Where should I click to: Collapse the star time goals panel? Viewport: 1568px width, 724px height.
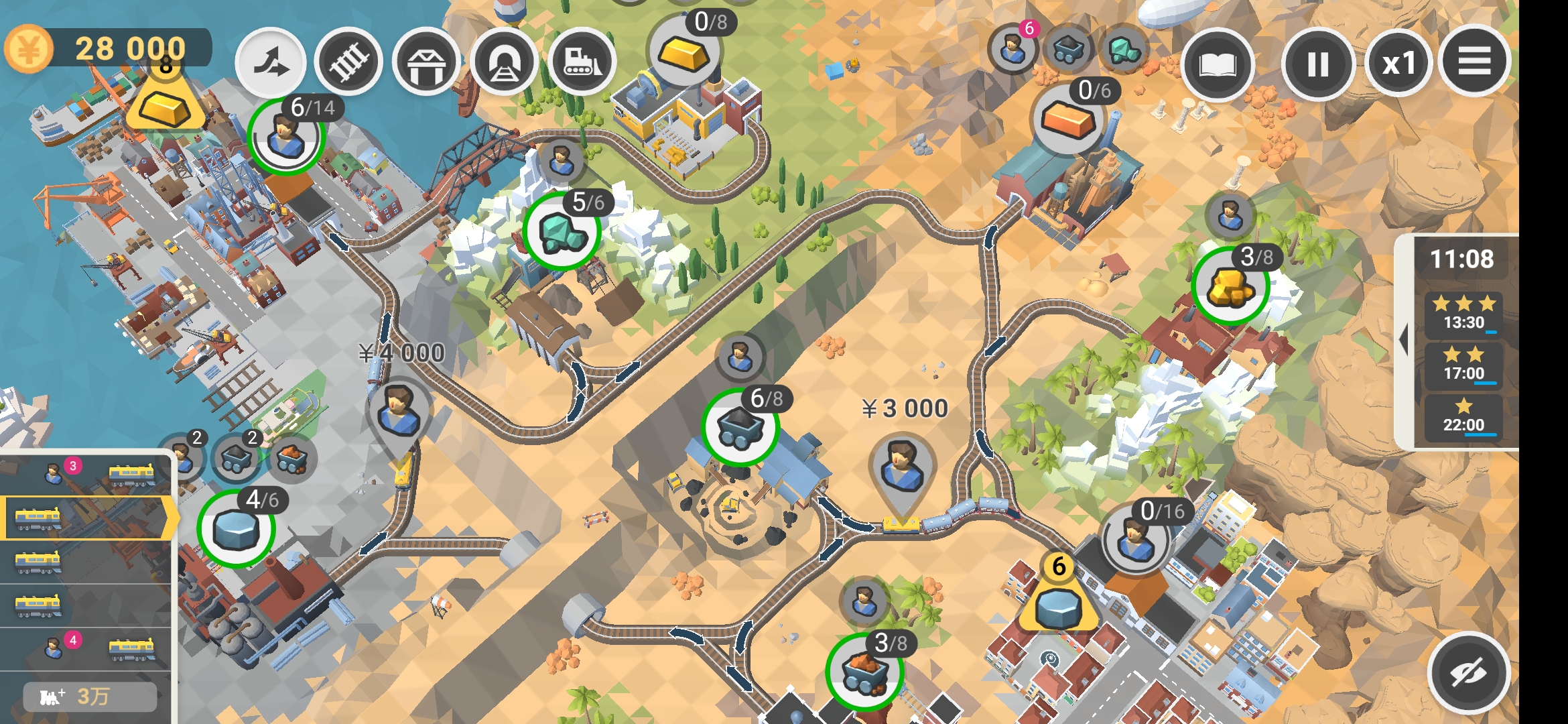(1402, 341)
